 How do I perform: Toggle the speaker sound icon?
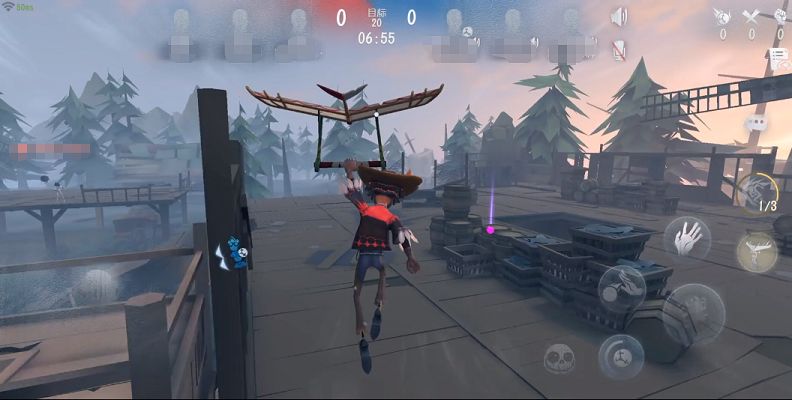(619, 17)
